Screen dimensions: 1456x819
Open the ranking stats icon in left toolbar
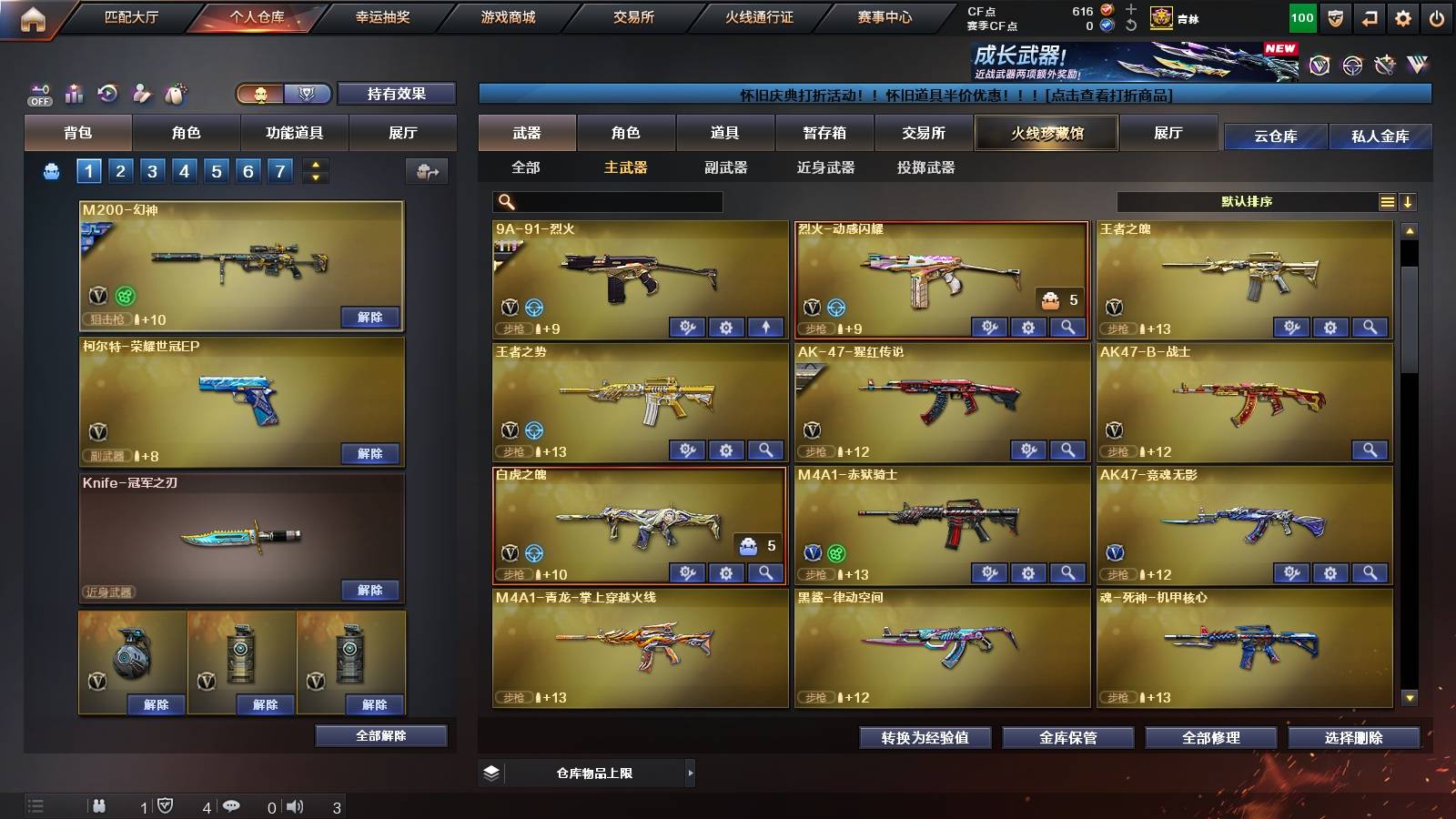click(x=74, y=93)
